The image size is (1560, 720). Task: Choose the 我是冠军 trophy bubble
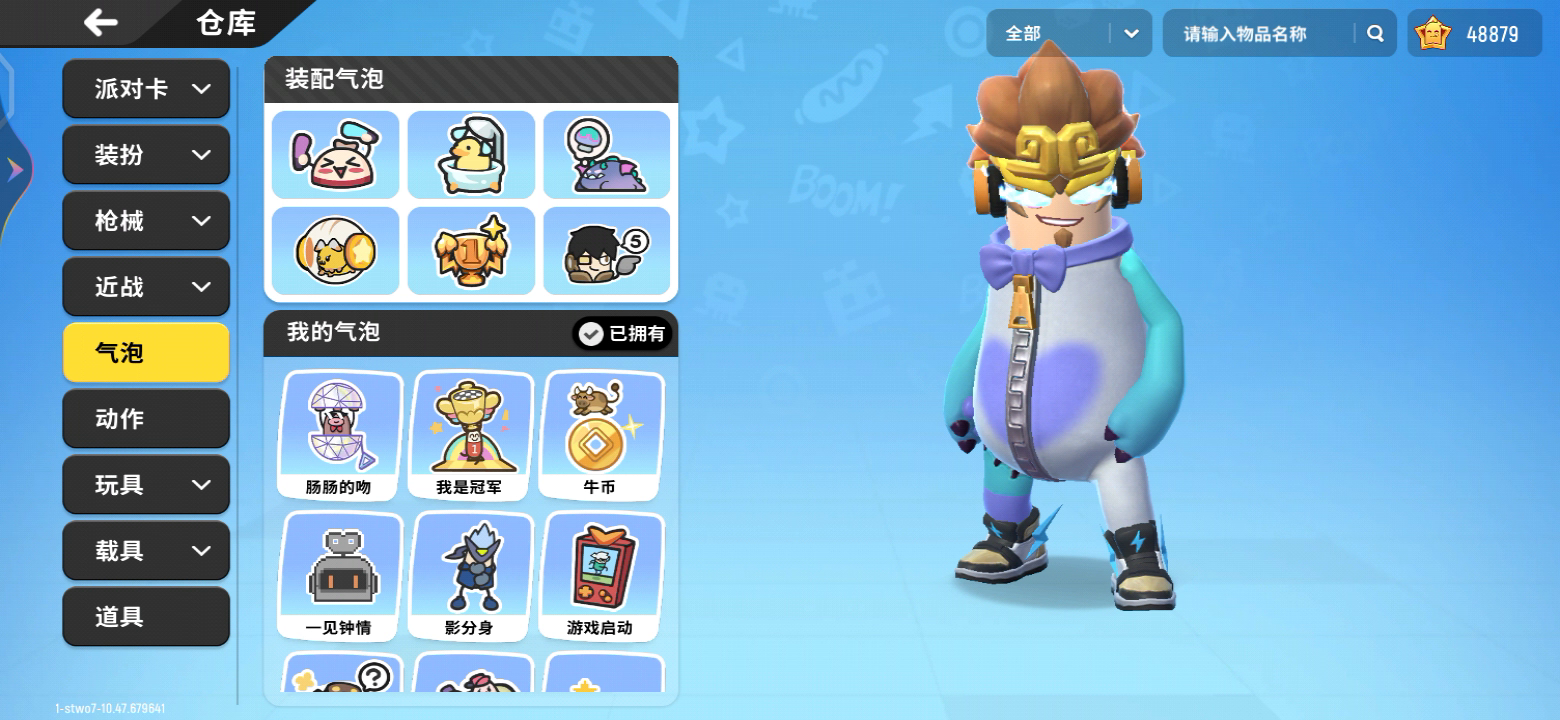point(470,435)
